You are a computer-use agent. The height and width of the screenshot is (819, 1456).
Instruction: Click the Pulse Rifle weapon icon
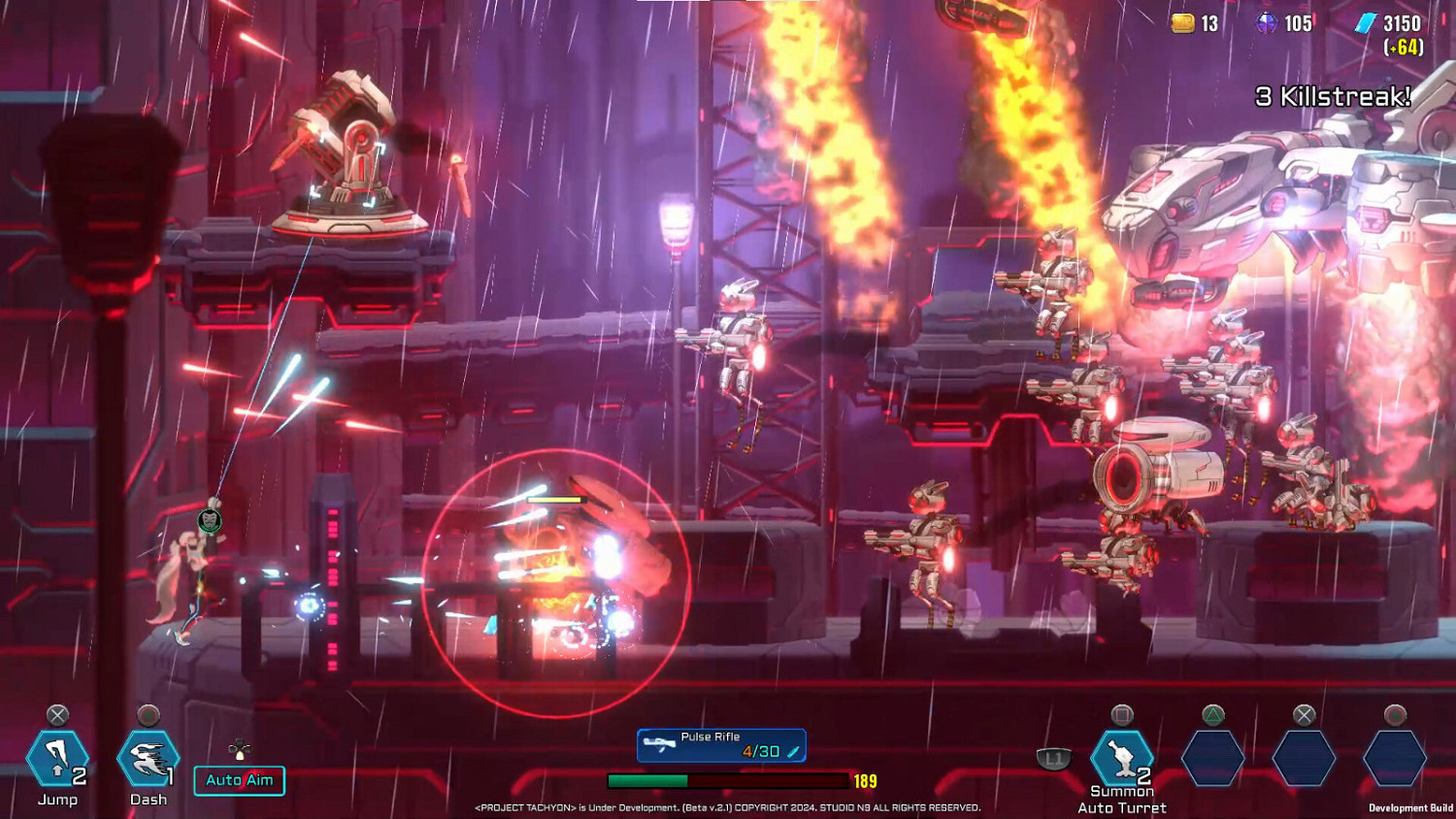point(661,745)
